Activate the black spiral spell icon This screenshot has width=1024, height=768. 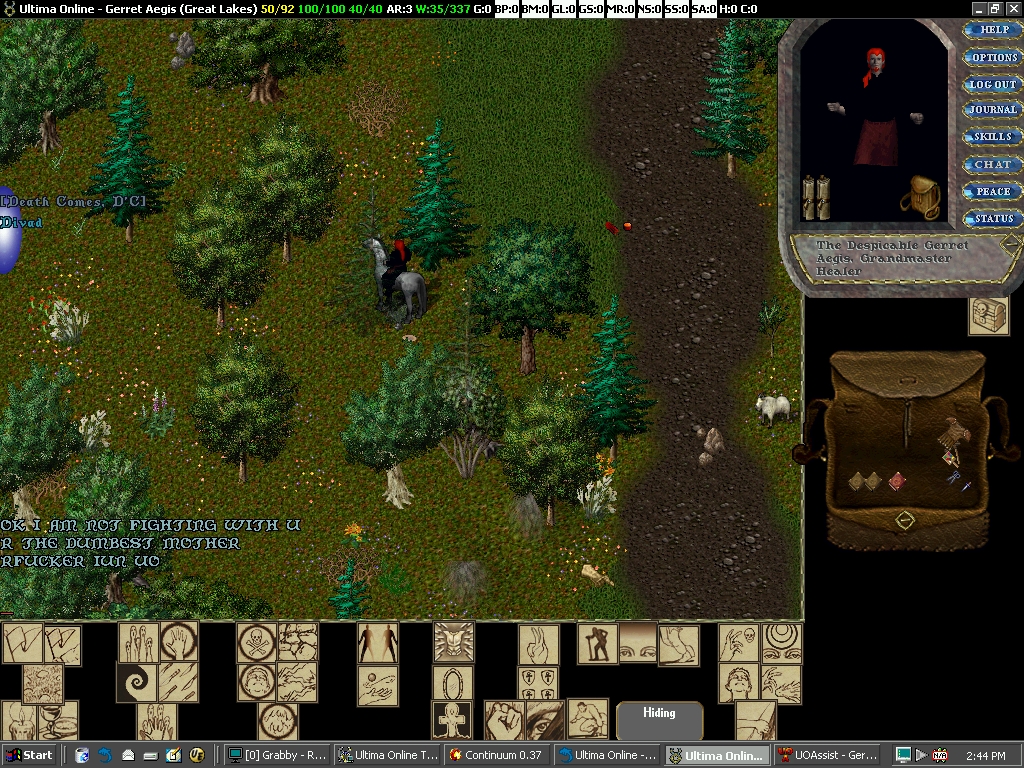137,682
